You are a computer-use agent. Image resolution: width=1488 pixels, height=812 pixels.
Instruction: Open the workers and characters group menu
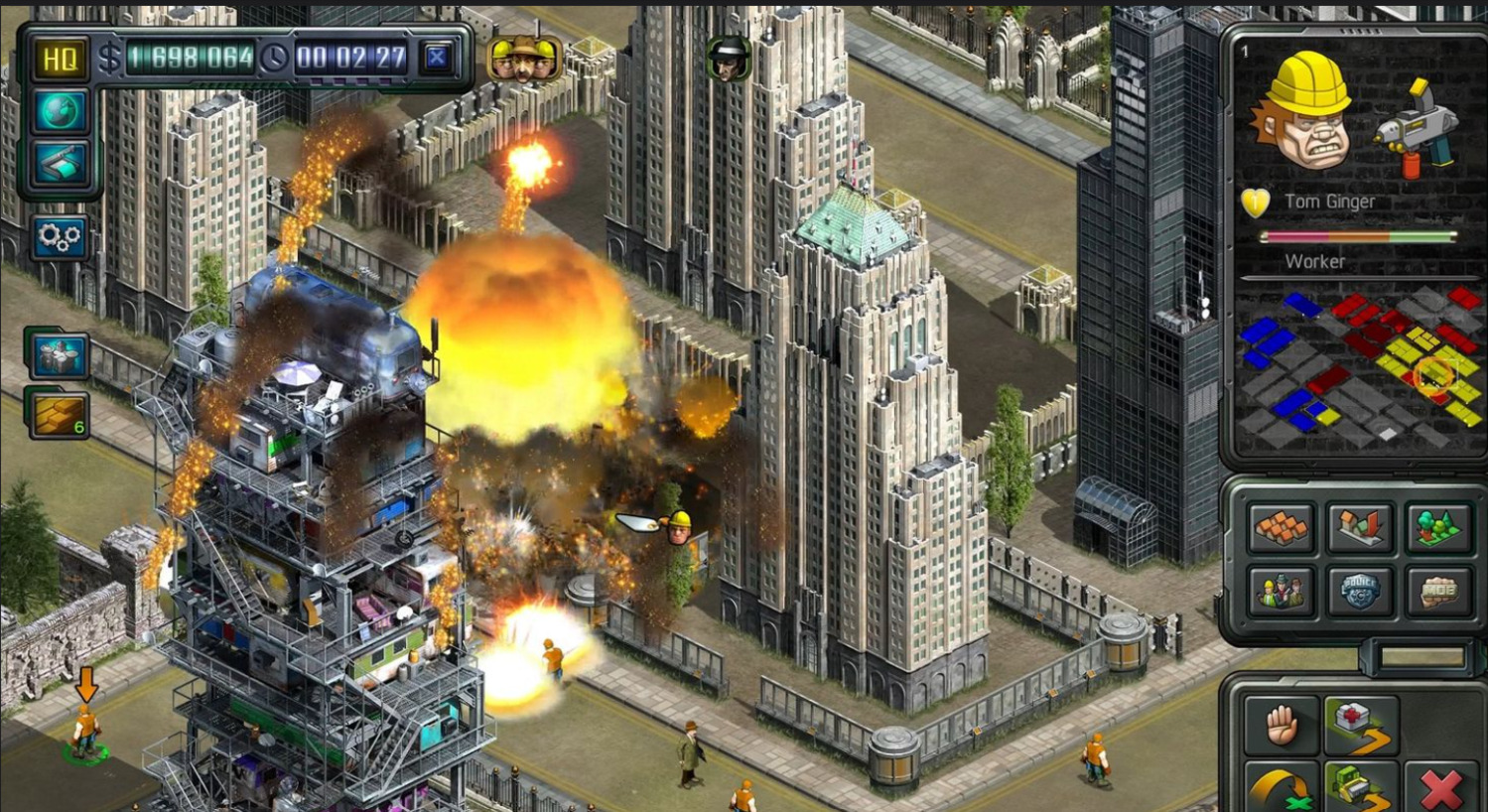point(1281,592)
